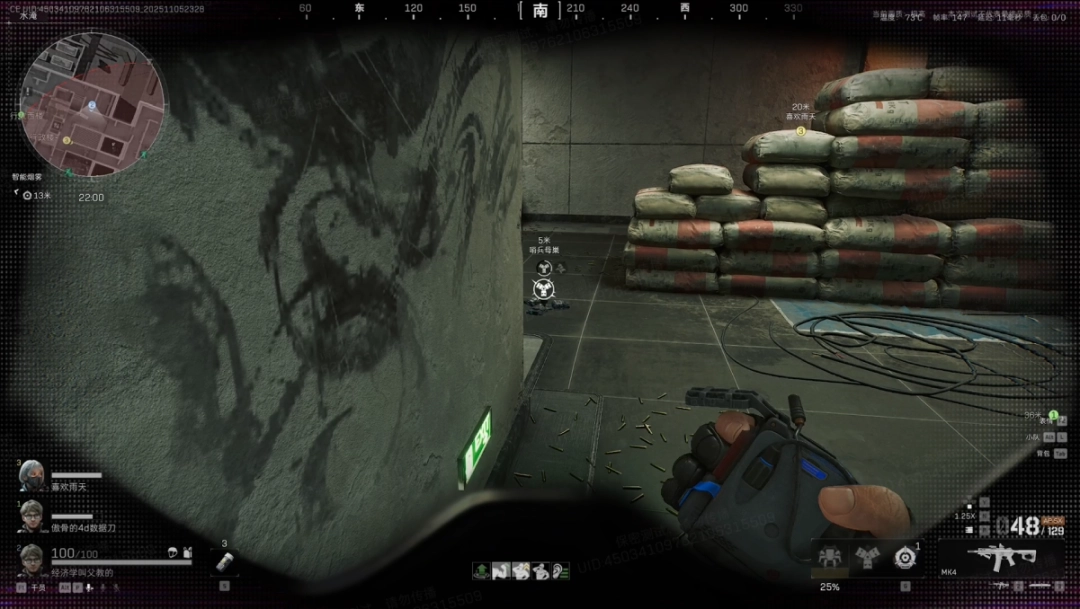Select the triple-canister gadget icon
The width and height of the screenshot is (1080, 609).
[866, 558]
